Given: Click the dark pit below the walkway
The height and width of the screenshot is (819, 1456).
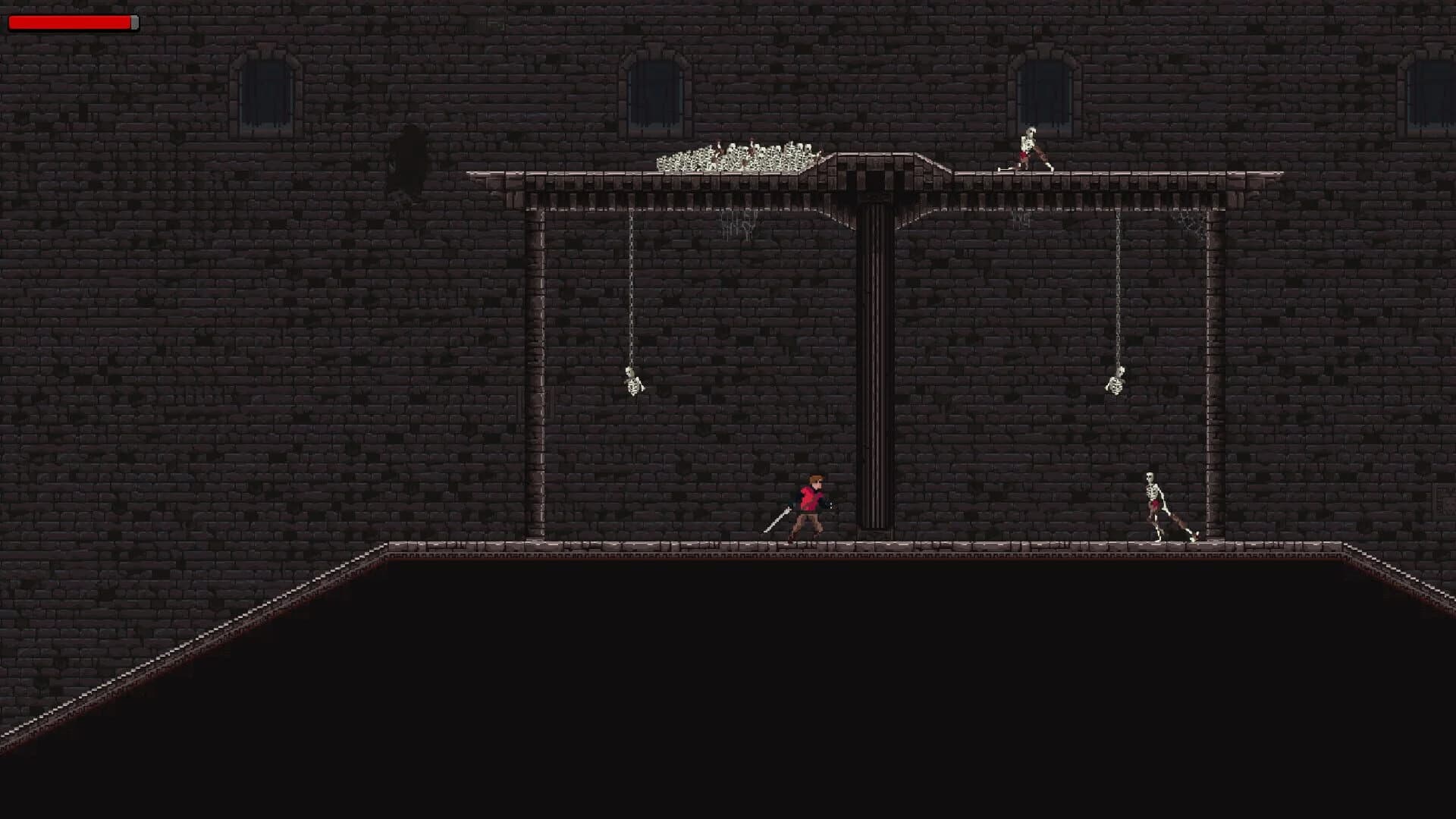Looking at the screenshot, I should (758, 682).
